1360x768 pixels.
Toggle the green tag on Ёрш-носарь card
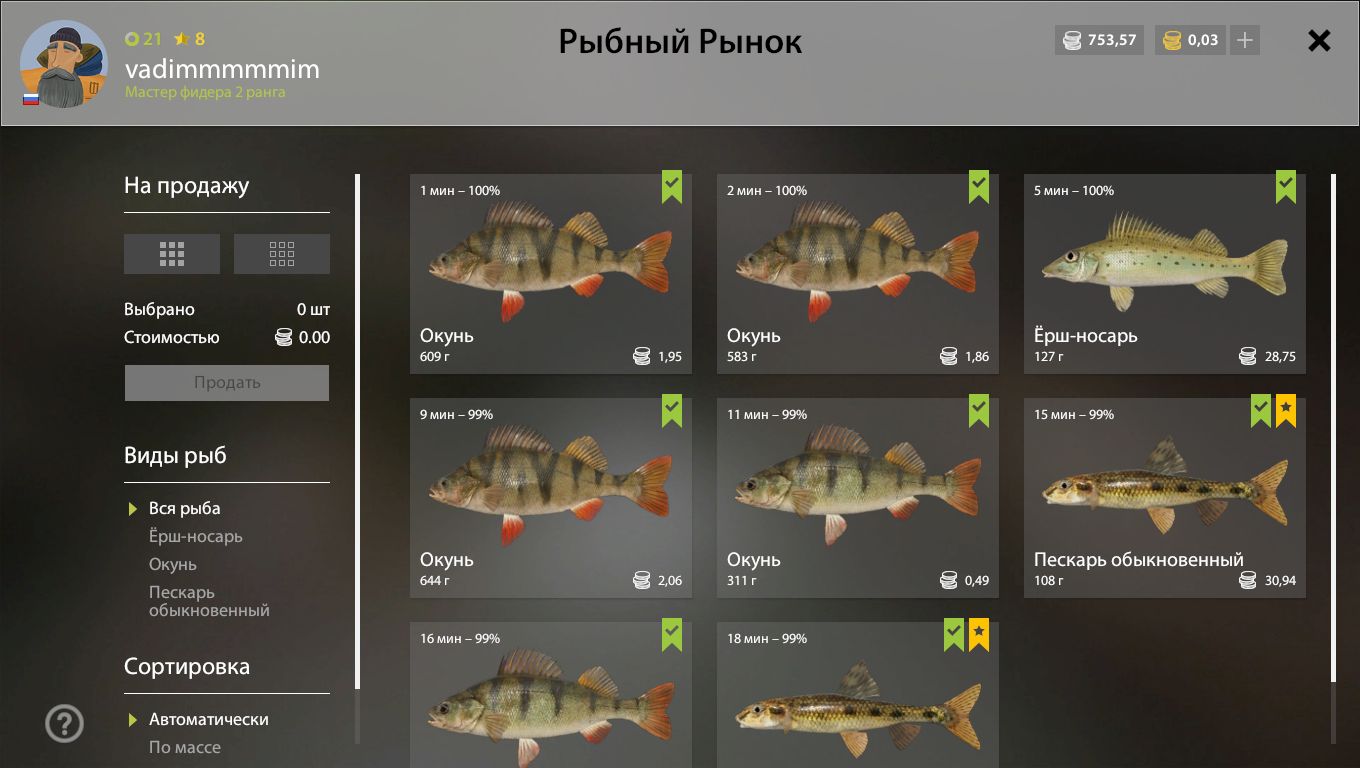click(1286, 187)
